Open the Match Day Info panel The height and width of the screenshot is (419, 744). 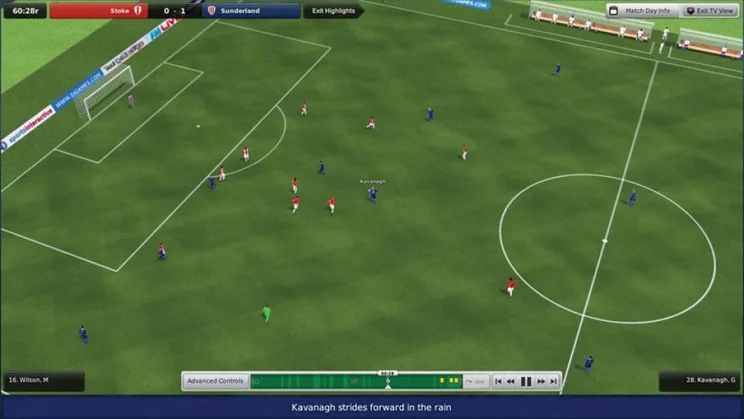641,11
